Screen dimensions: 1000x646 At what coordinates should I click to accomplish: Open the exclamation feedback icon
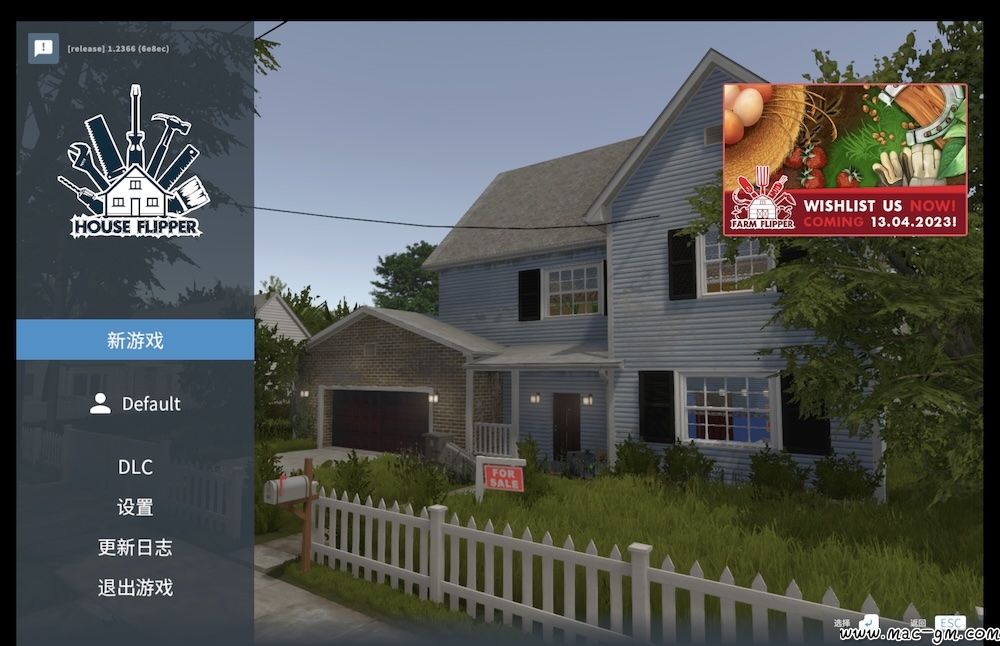coord(43,48)
